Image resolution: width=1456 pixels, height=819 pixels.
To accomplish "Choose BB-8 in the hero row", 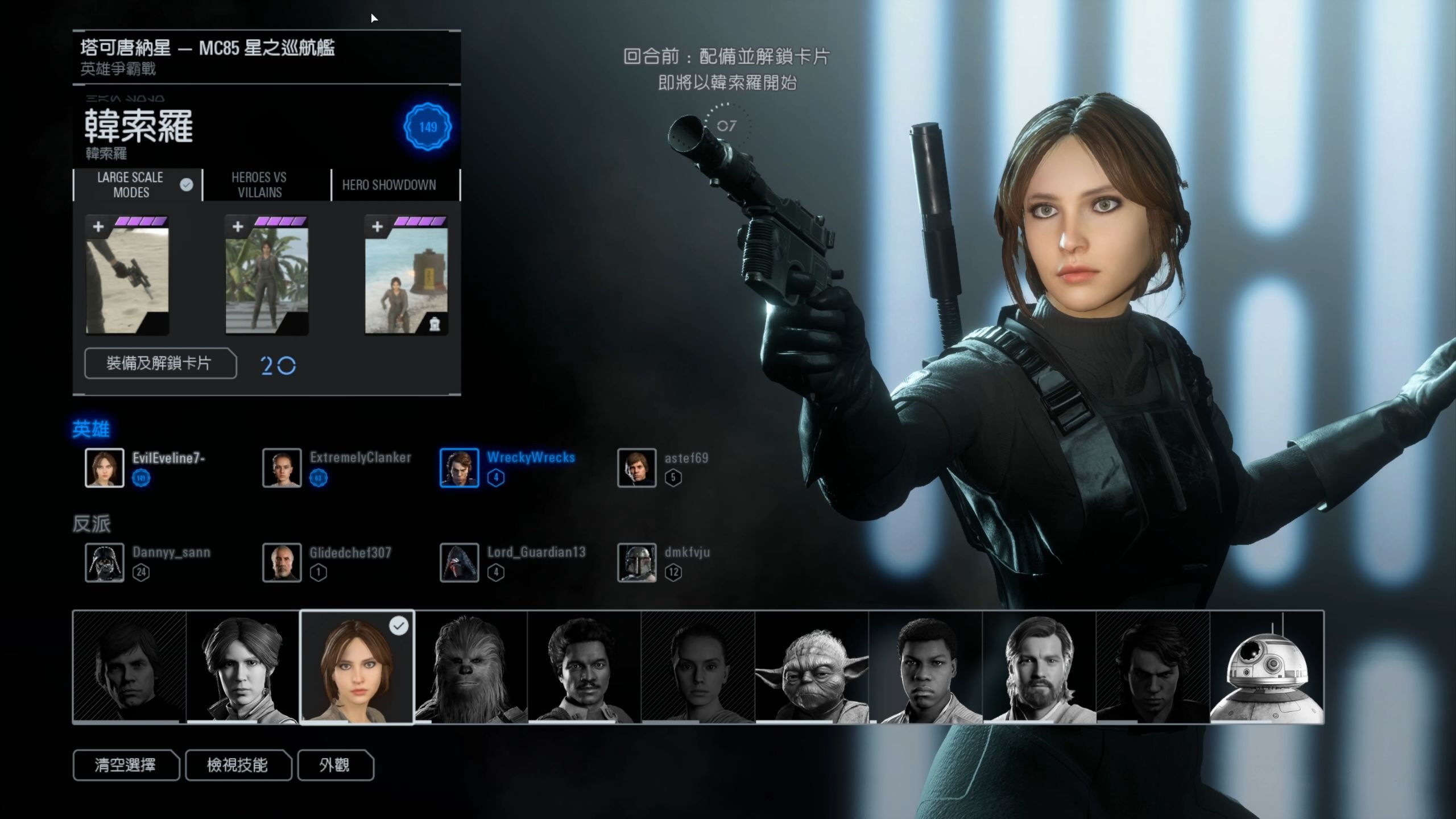I will coord(1267,667).
